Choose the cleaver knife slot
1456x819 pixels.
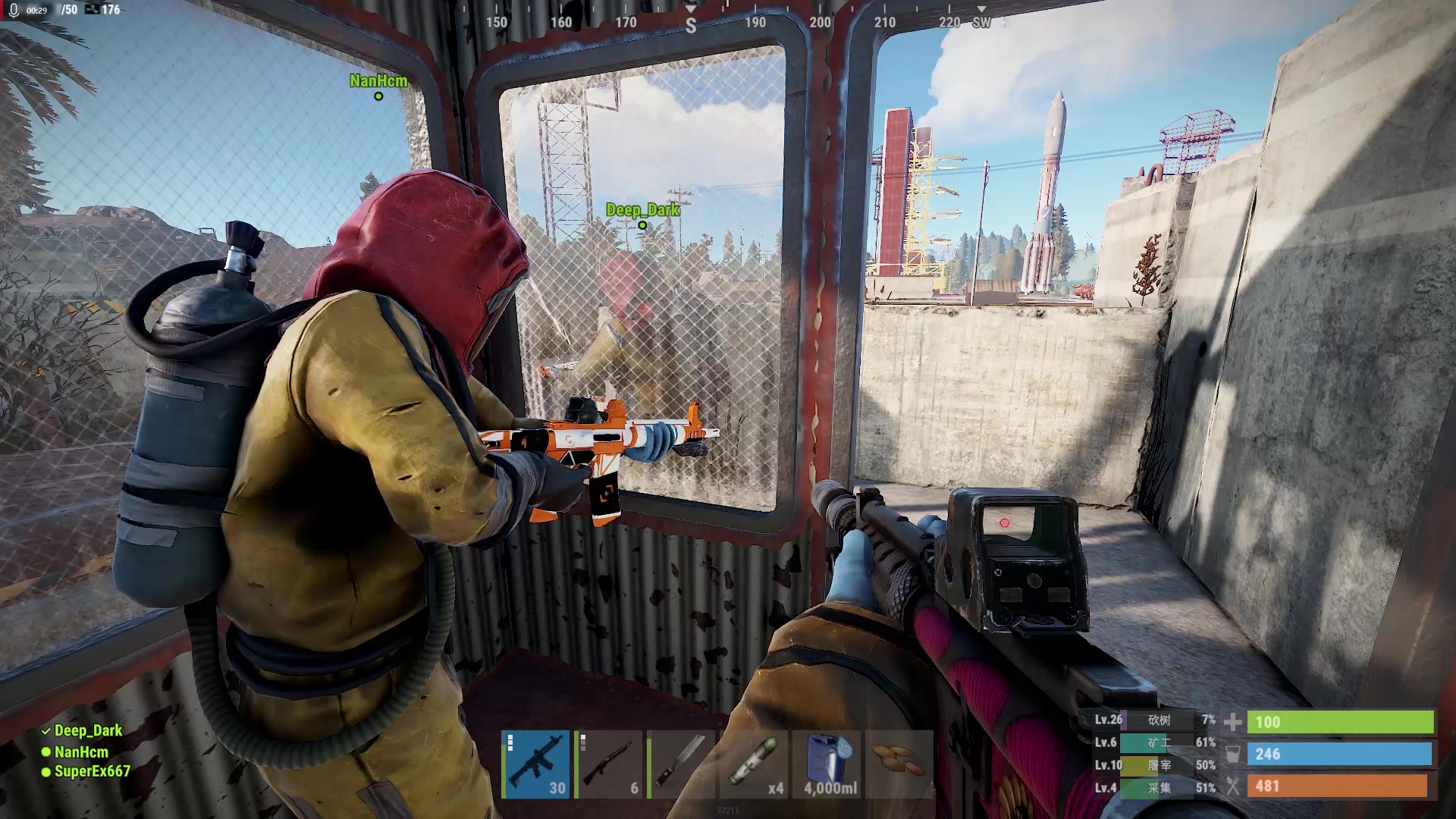coord(681,764)
